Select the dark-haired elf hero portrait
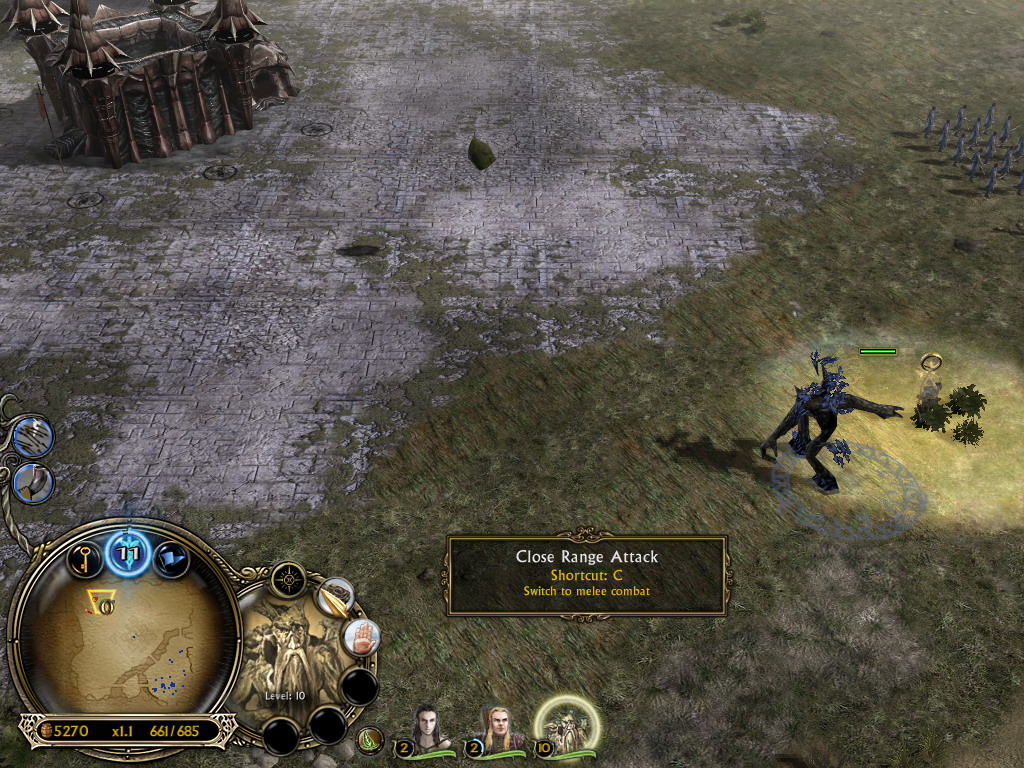The width and height of the screenshot is (1024, 768). click(x=428, y=732)
